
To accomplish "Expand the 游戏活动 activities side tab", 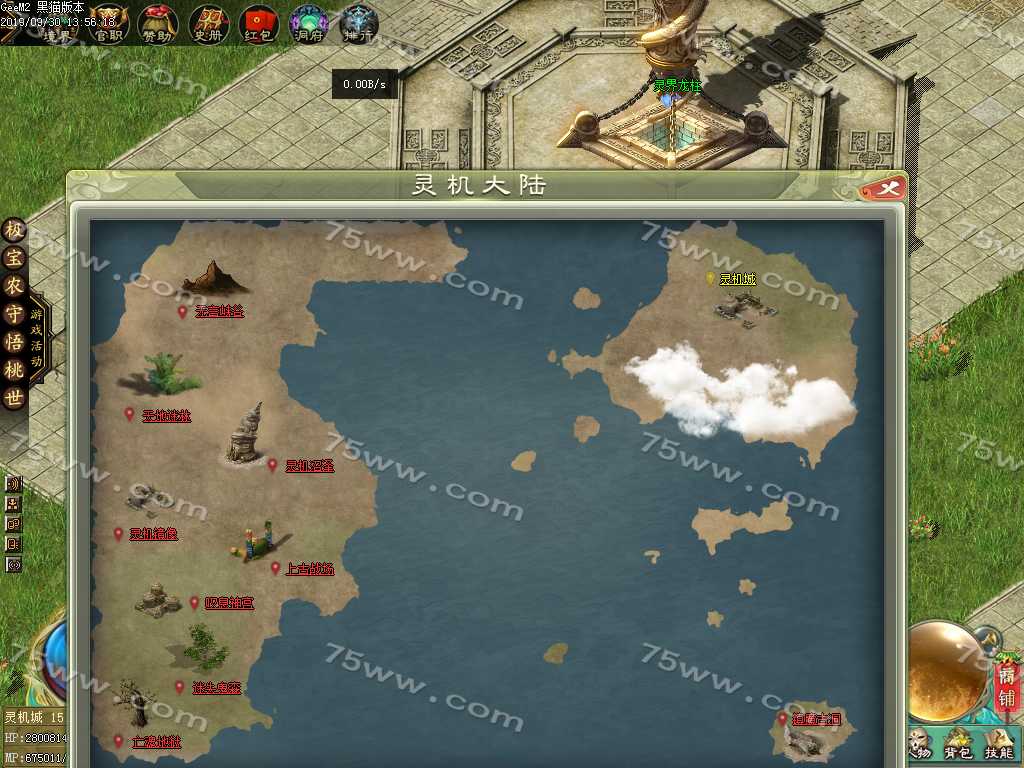I will click(x=38, y=338).
